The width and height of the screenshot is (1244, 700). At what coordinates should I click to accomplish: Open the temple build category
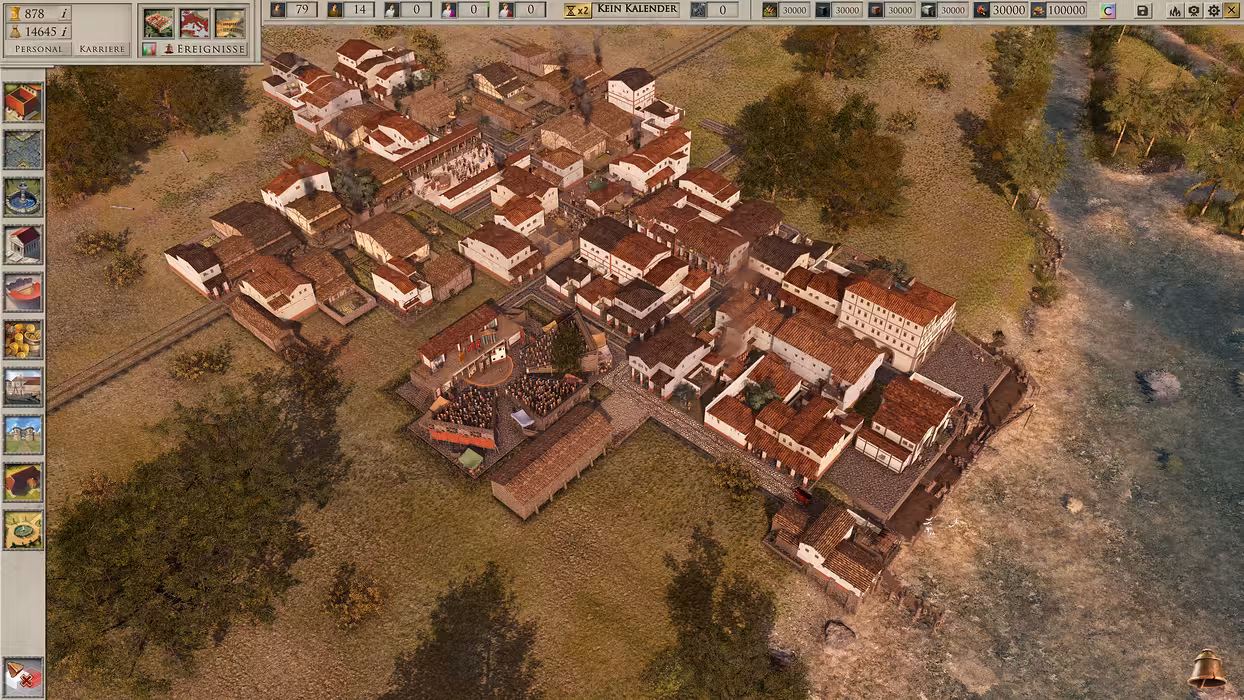pyautogui.click(x=23, y=244)
